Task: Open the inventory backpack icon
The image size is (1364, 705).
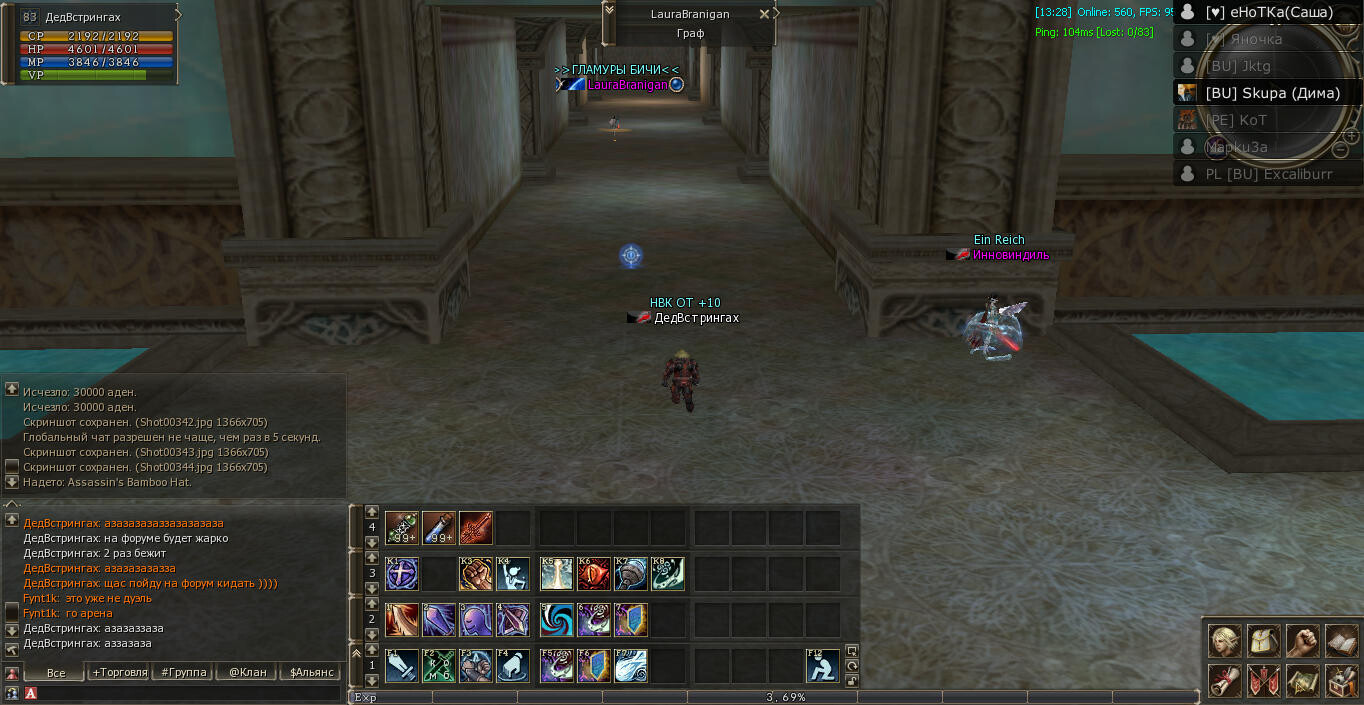Action: point(1263,640)
